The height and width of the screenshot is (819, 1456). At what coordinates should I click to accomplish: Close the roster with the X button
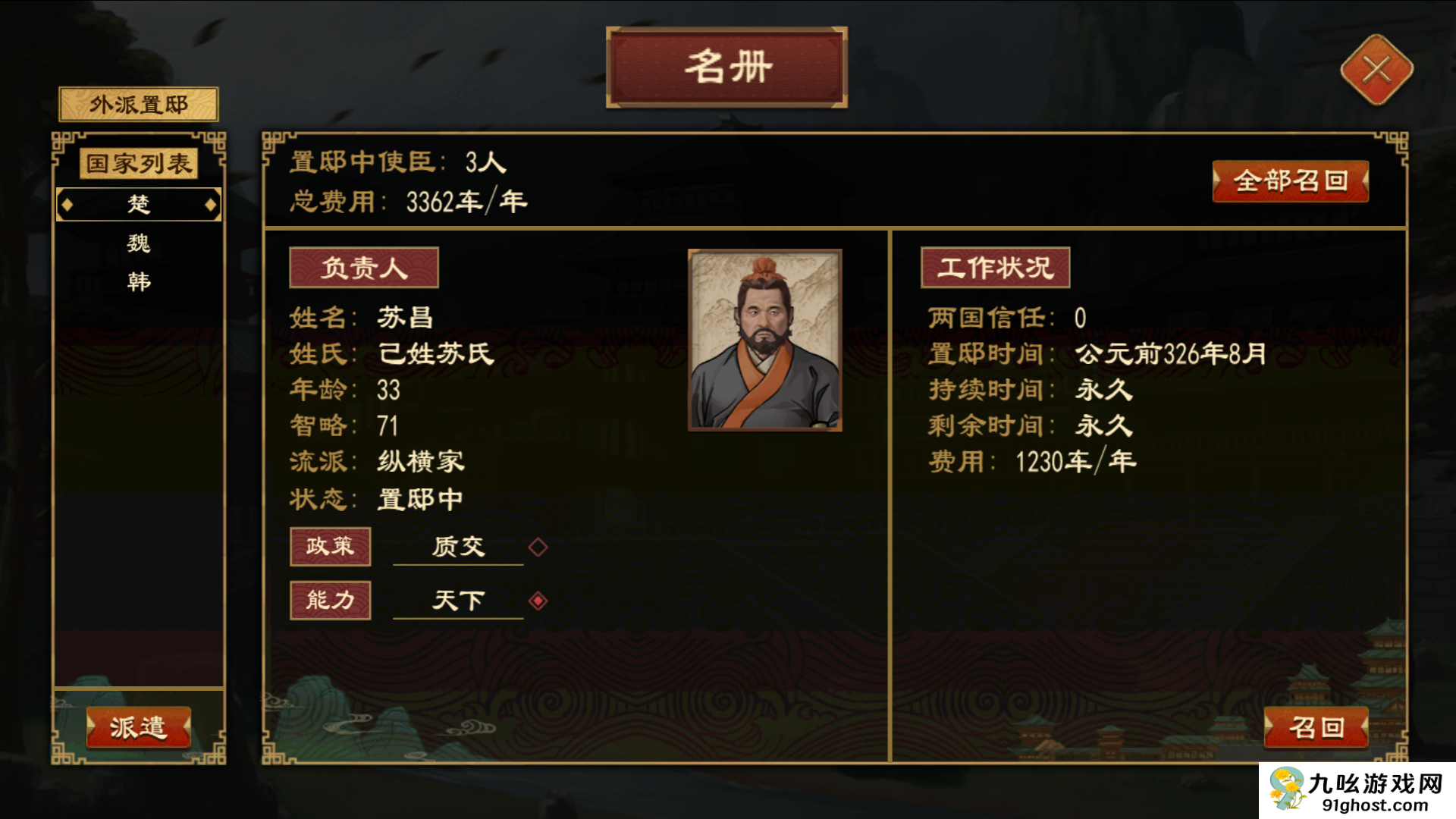point(1376,70)
